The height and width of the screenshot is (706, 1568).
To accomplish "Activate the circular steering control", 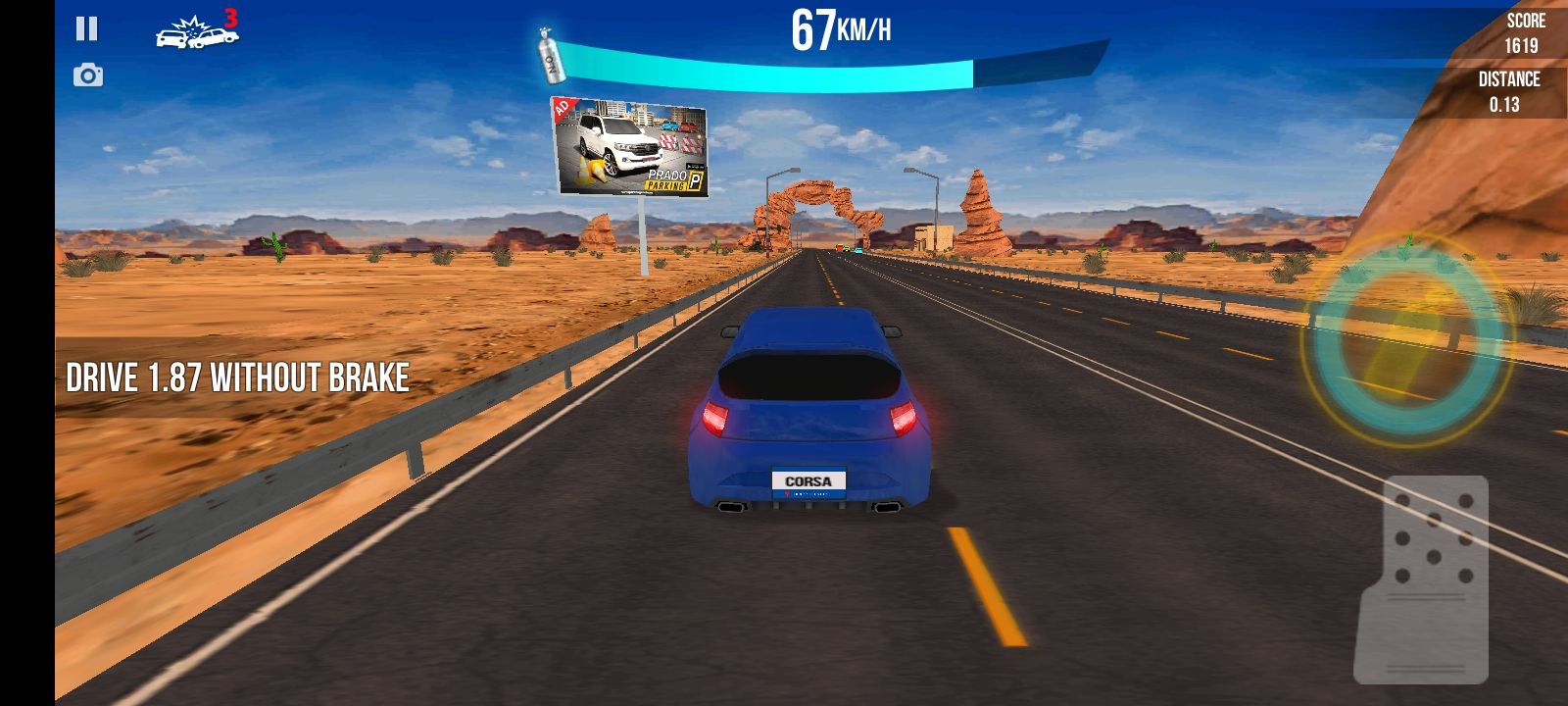I will coord(1406,340).
